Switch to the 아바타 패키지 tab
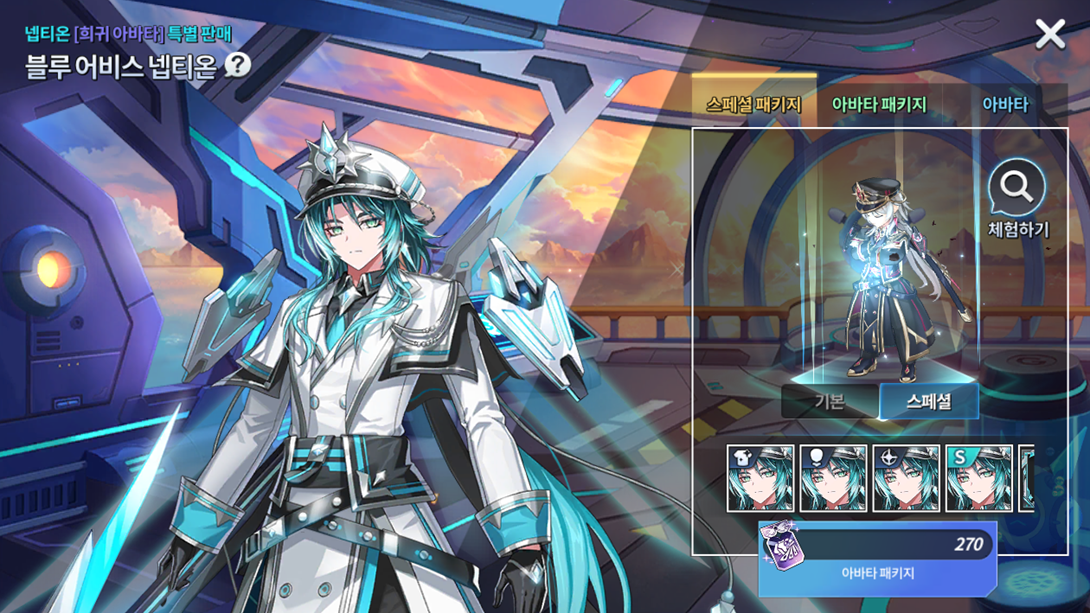 879,104
